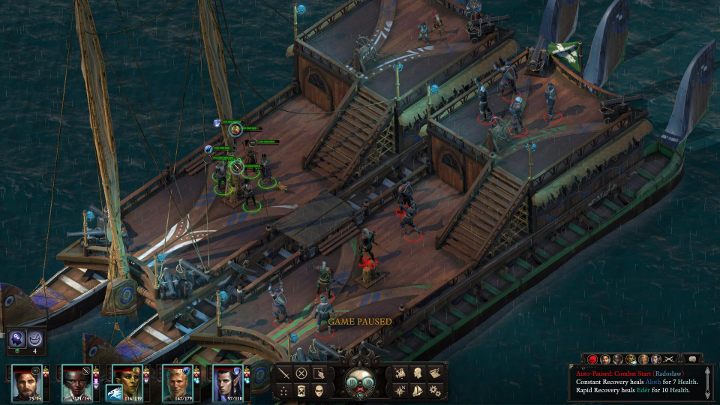Choose the green-skinned third party portrait
Viewport: 720px width, 405px height.
pos(127,378)
